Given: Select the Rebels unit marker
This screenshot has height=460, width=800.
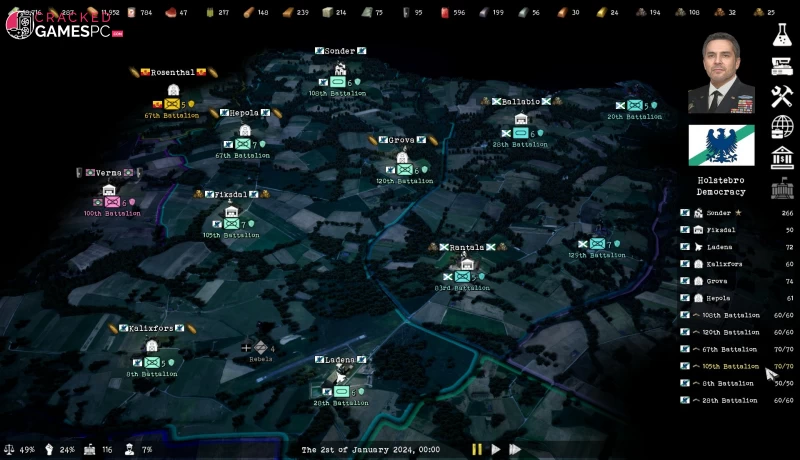Looking at the screenshot, I should click(x=260, y=347).
